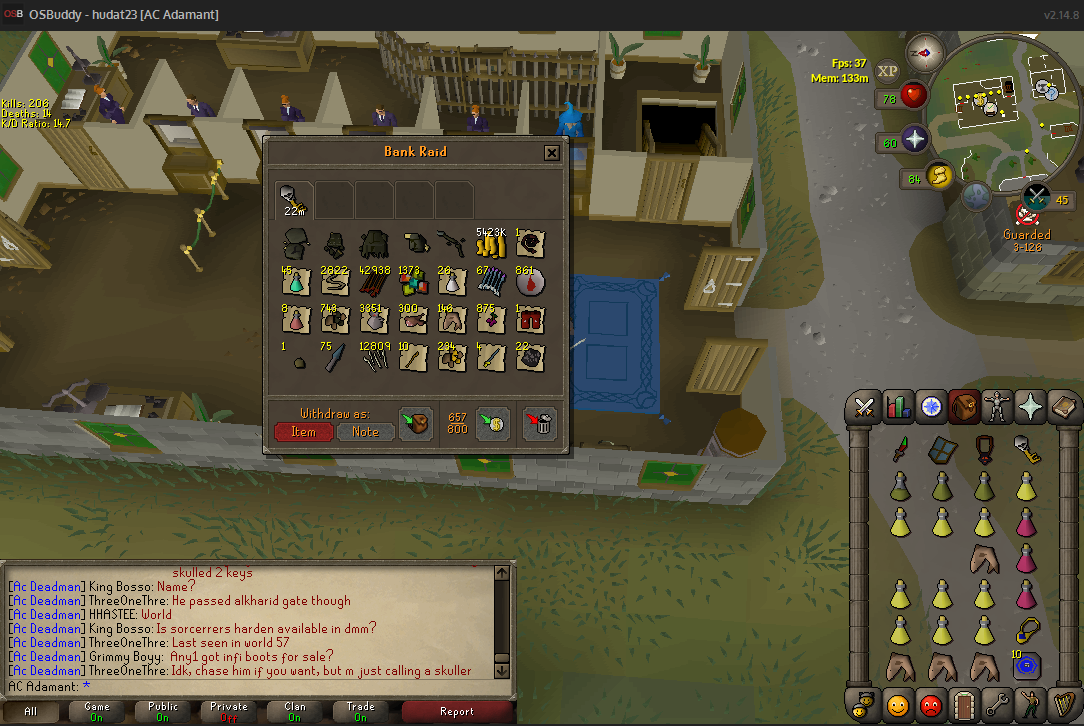This screenshot has width=1084, height=726.
Task: Open the Logout door tab
Action: click(963, 705)
